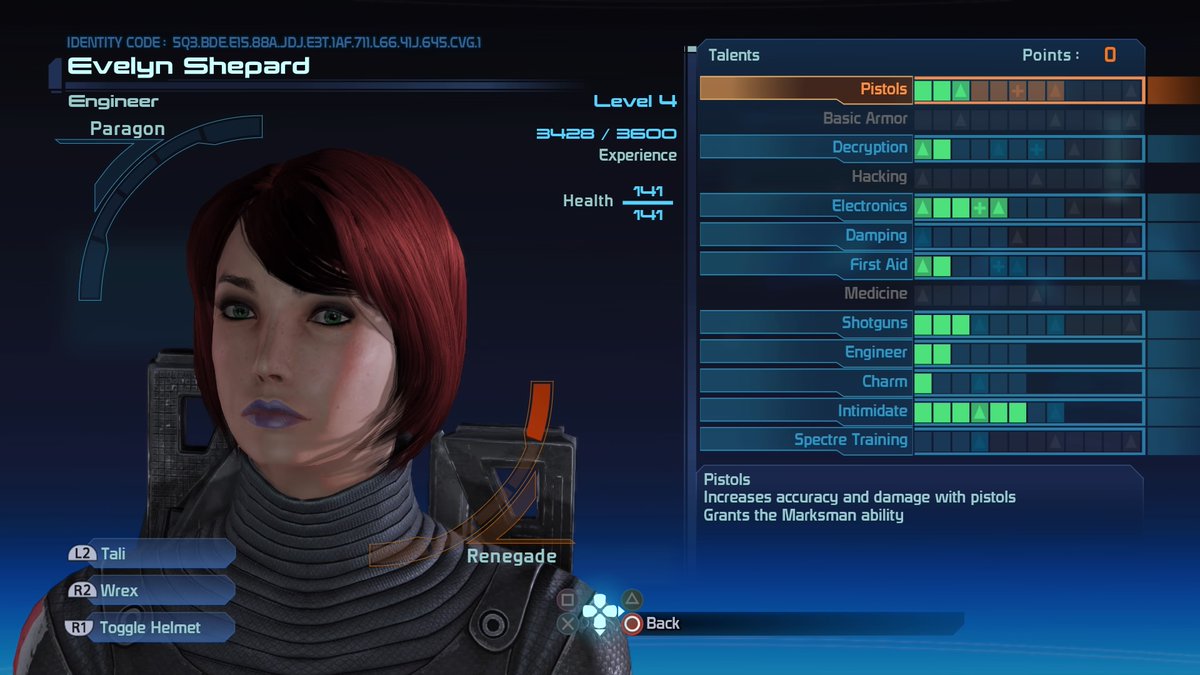The image size is (1200, 675).
Task: Highlight the Spectre Training talent
Action: click(850, 440)
